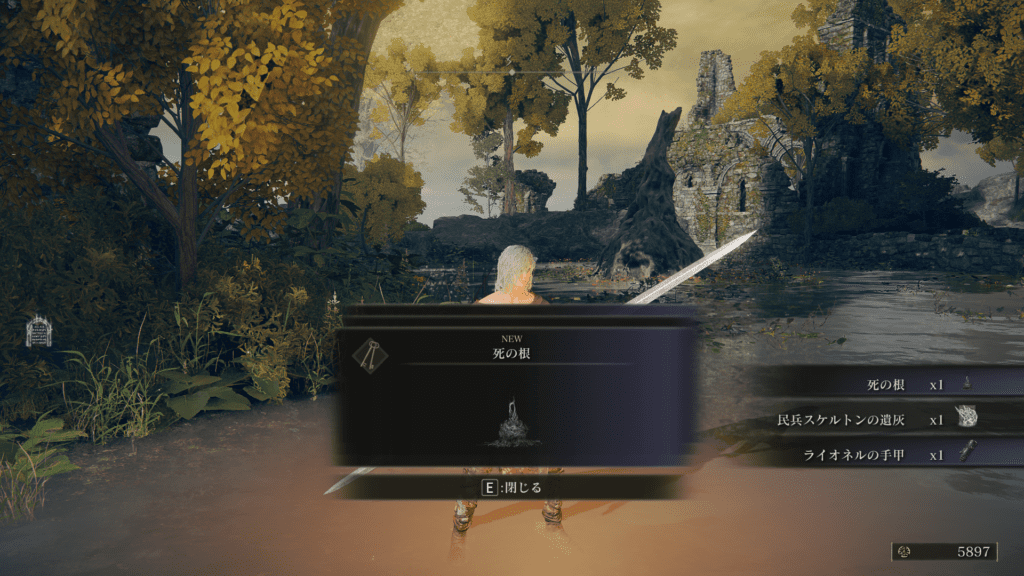Close the Deathroot item popup

(511, 487)
